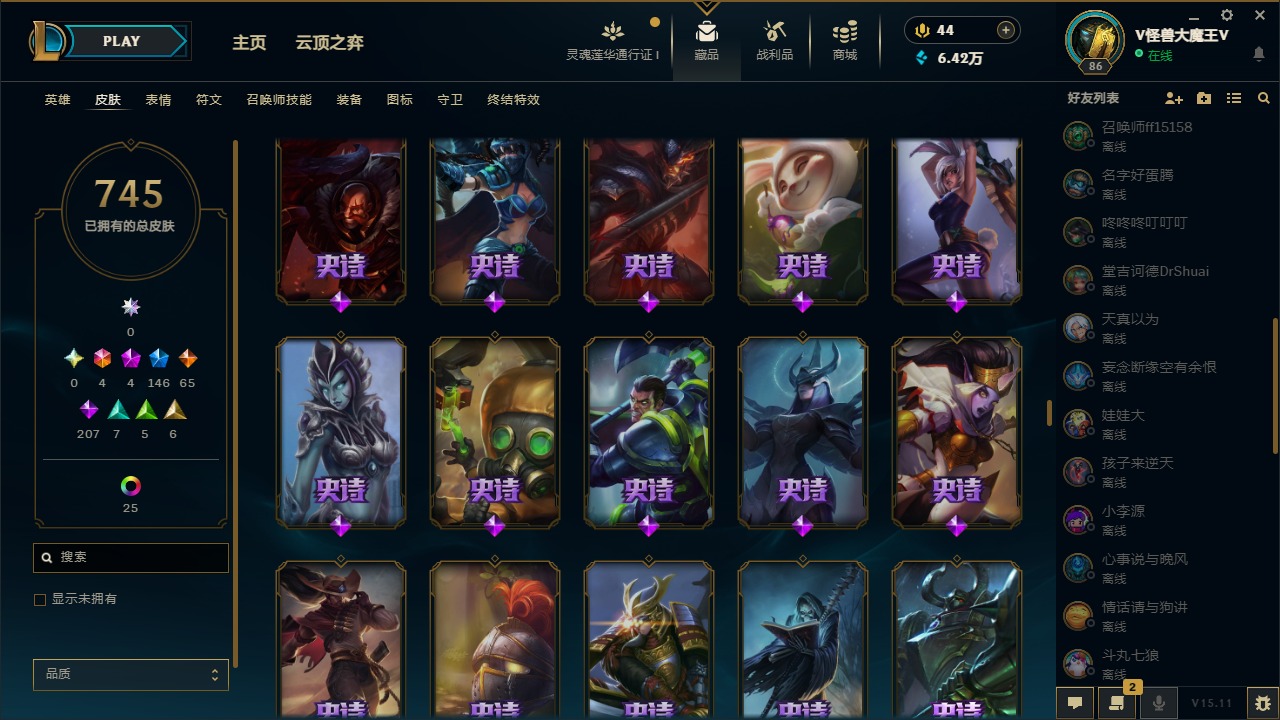Image resolution: width=1280 pixels, height=720 pixels.
Task: Click the + button to add RP
Action: pos(1002,29)
